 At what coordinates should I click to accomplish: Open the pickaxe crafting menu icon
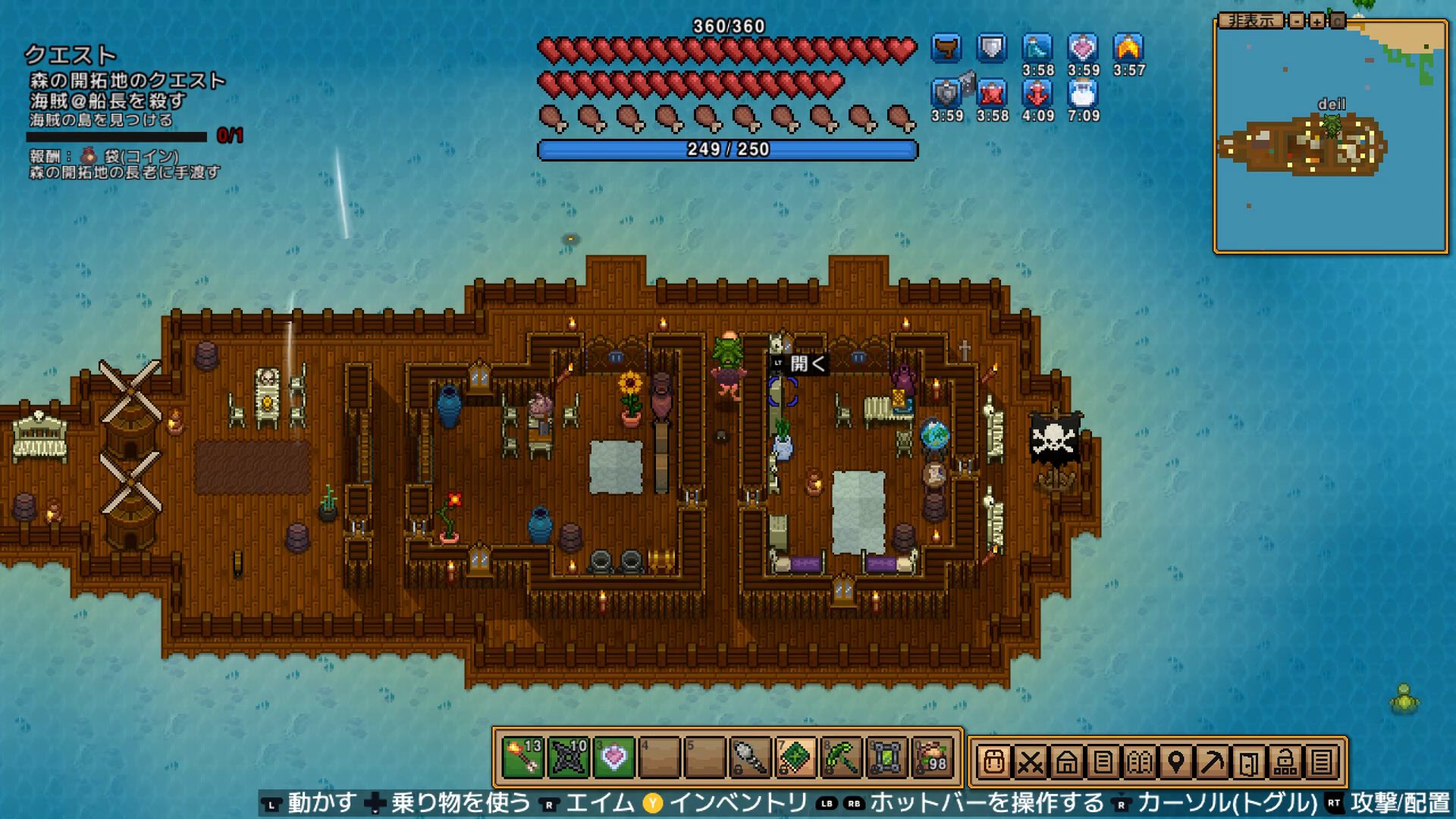(x=1212, y=761)
